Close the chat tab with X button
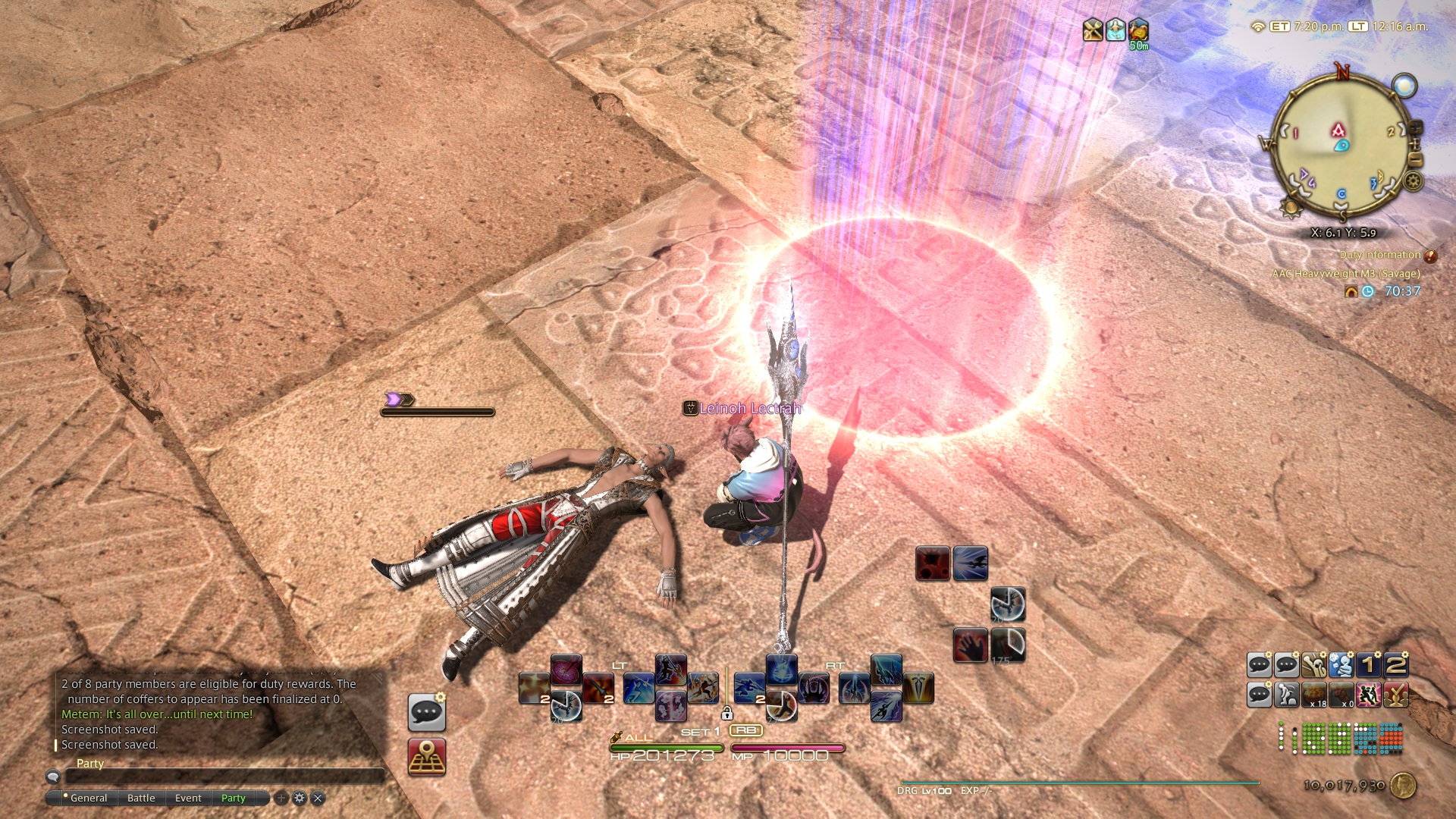The height and width of the screenshot is (819, 1456). click(x=318, y=798)
